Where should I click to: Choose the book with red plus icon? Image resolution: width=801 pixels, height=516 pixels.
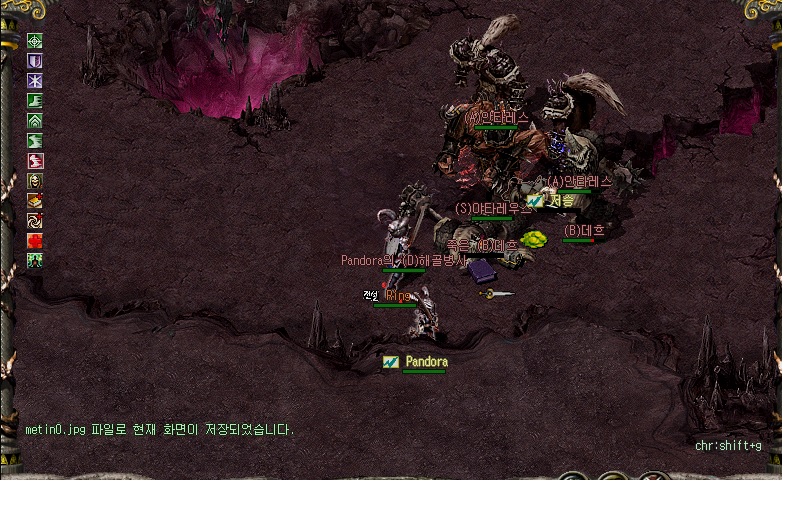coord(35,201)
